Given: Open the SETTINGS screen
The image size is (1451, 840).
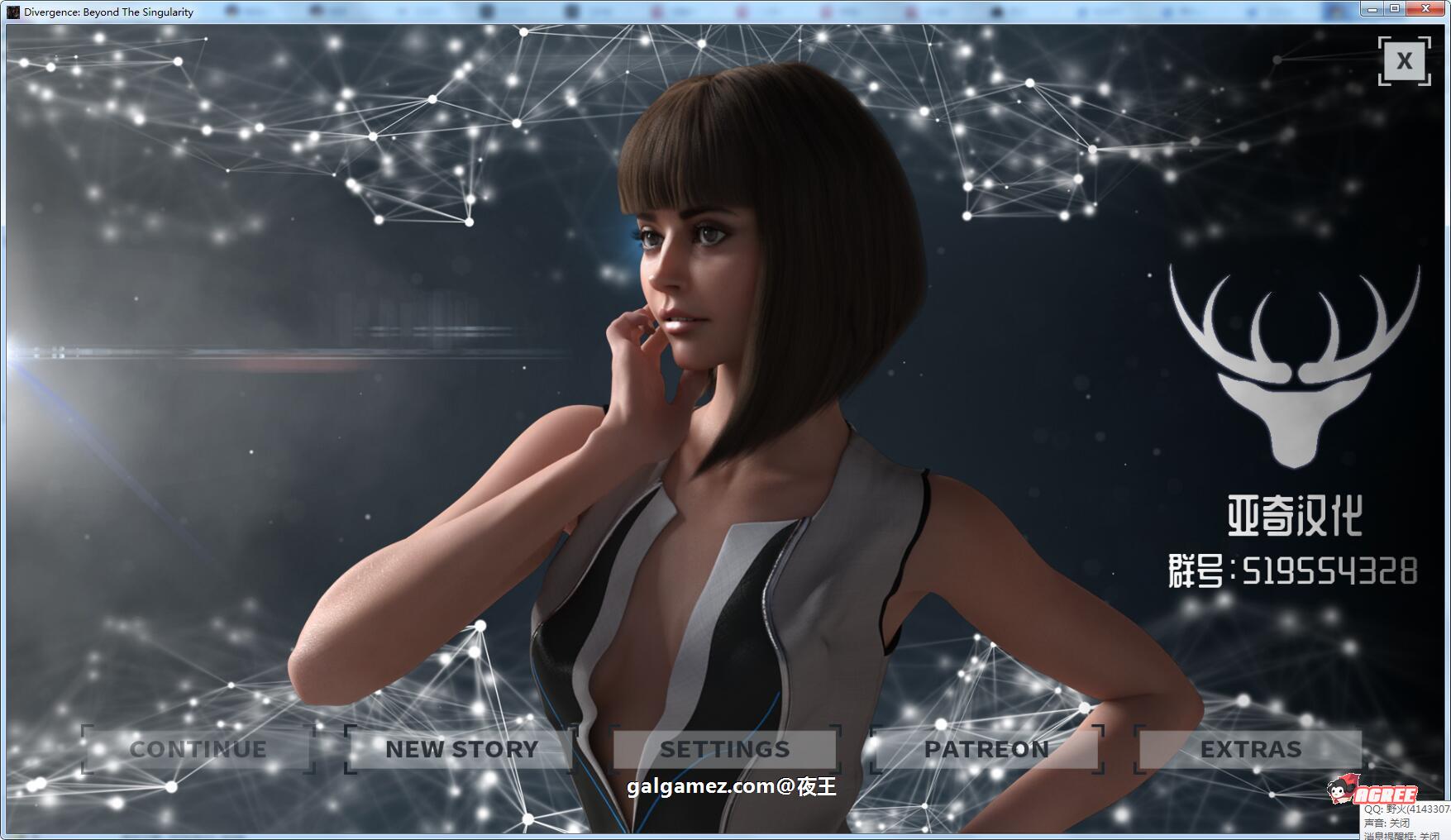Looking at the screenshot, I should pos(725,749).
